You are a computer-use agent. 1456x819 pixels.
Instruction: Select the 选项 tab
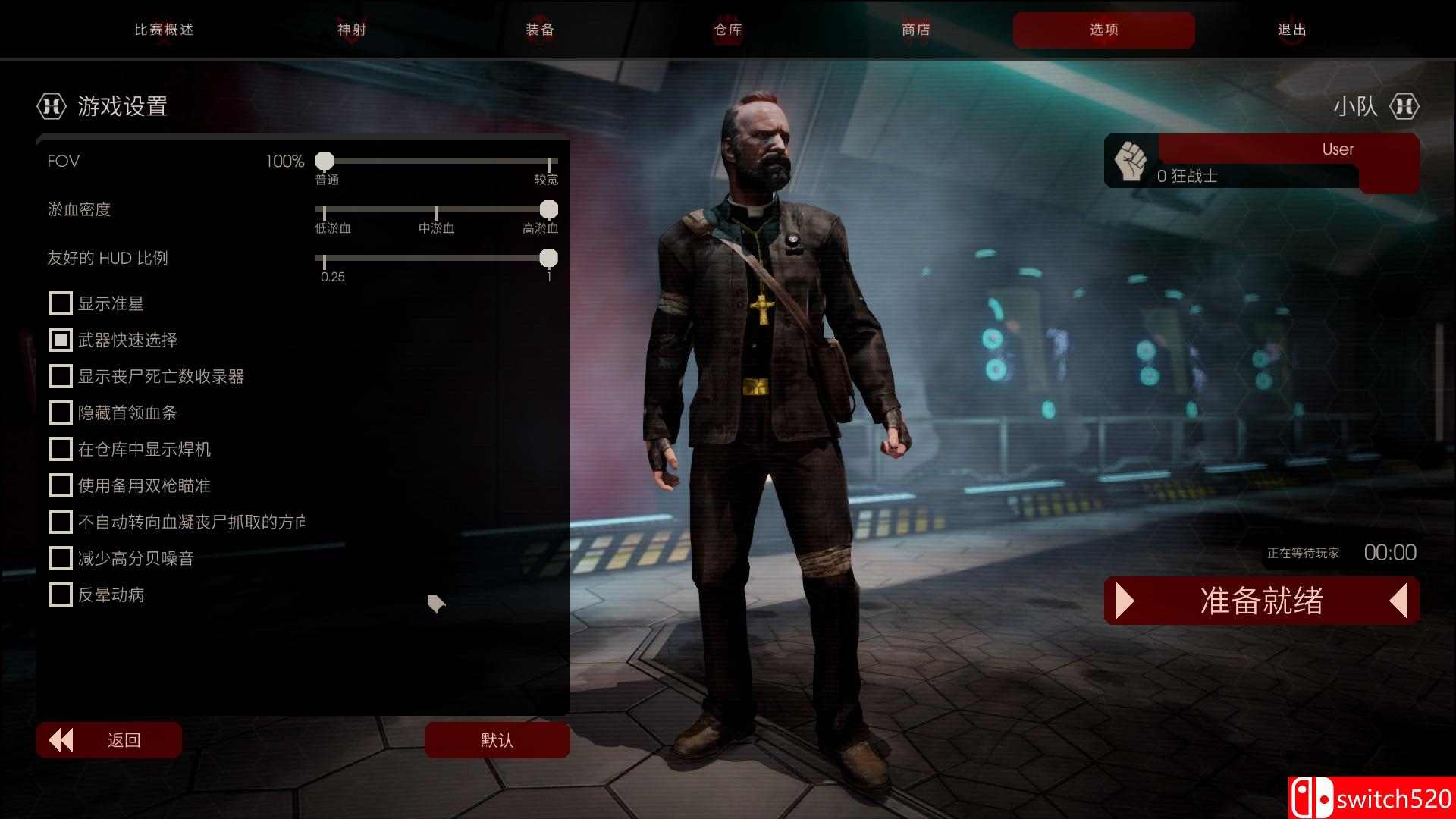click(x=1103, y=30)
